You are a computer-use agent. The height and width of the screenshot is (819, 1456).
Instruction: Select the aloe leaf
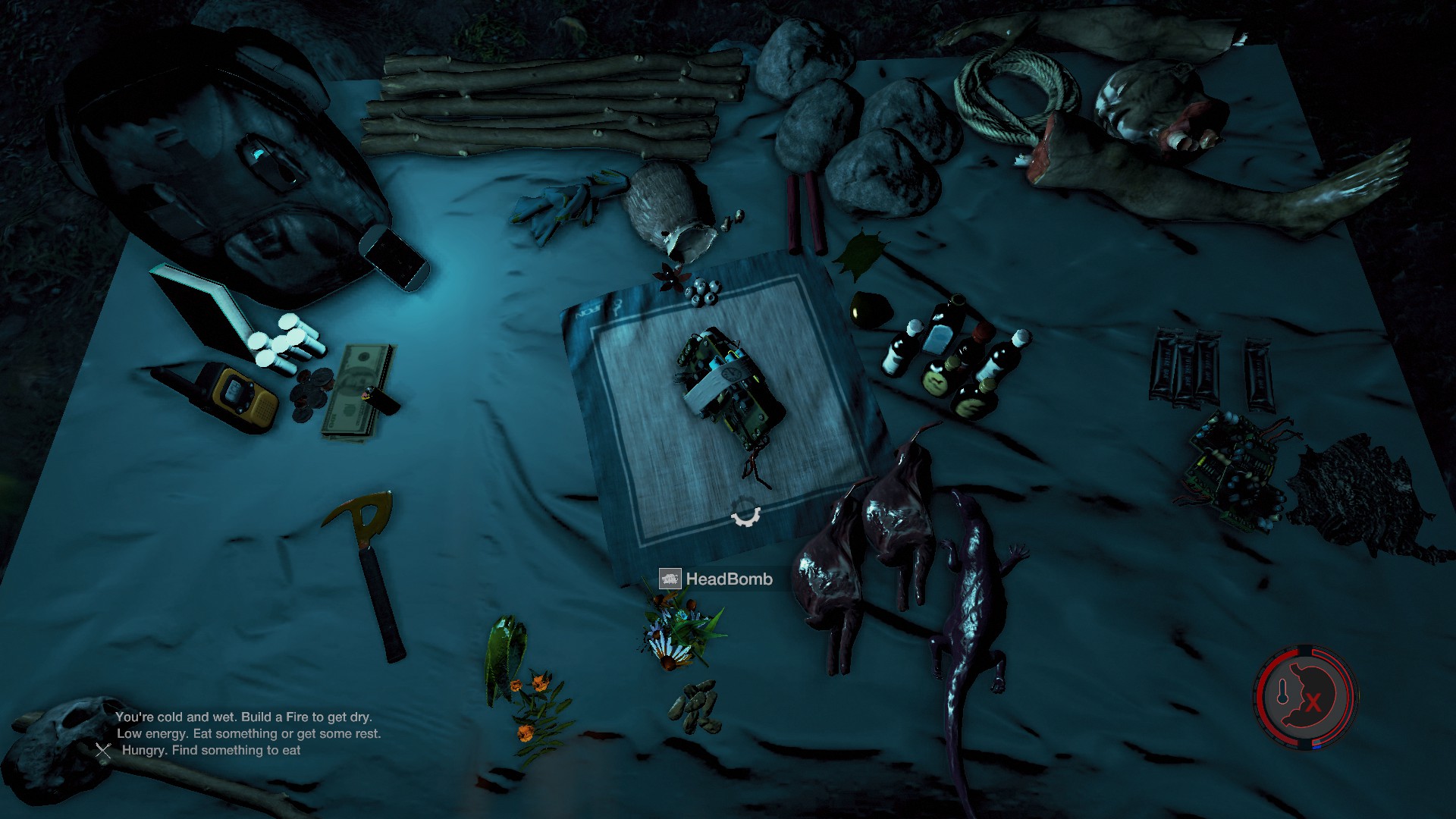pyautogui.click(x=504, y=652)
